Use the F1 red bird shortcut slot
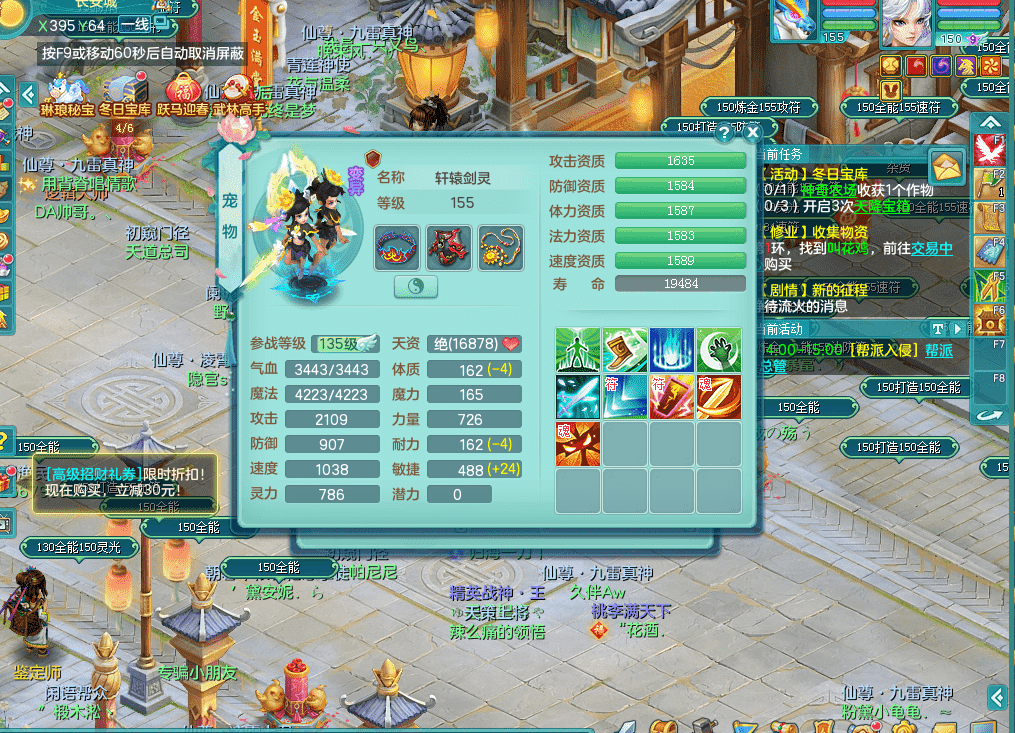This screenshot has width=1015, height=733. (990, 150)
